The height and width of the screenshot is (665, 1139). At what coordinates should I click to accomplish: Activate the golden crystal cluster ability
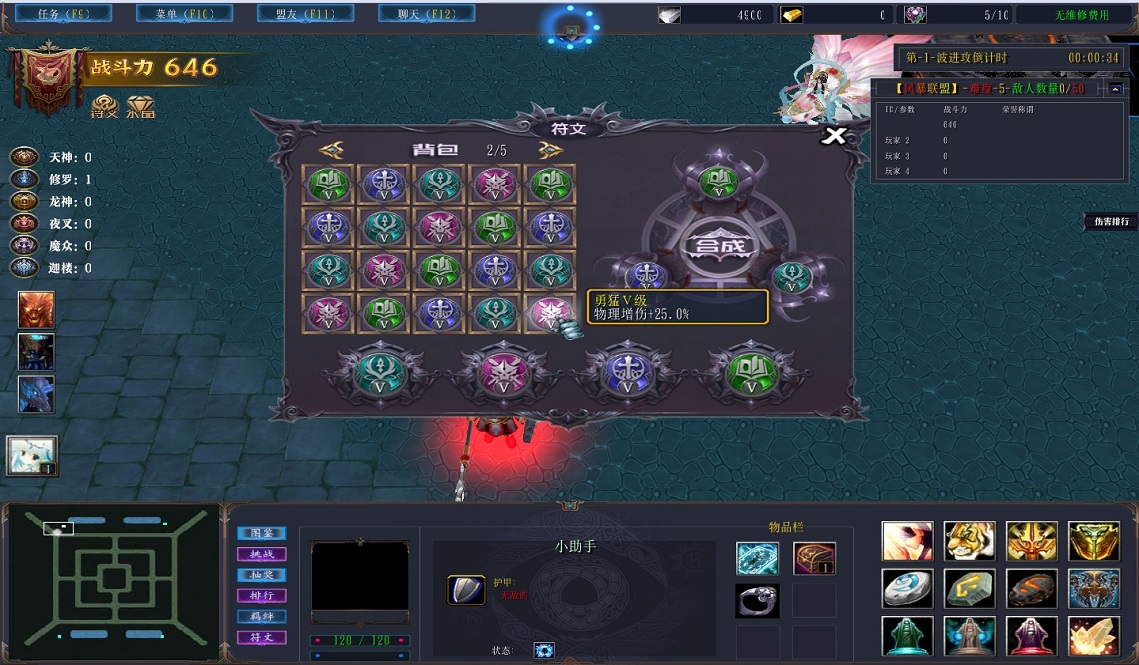pyautogui.click(x=1093, y=636)
